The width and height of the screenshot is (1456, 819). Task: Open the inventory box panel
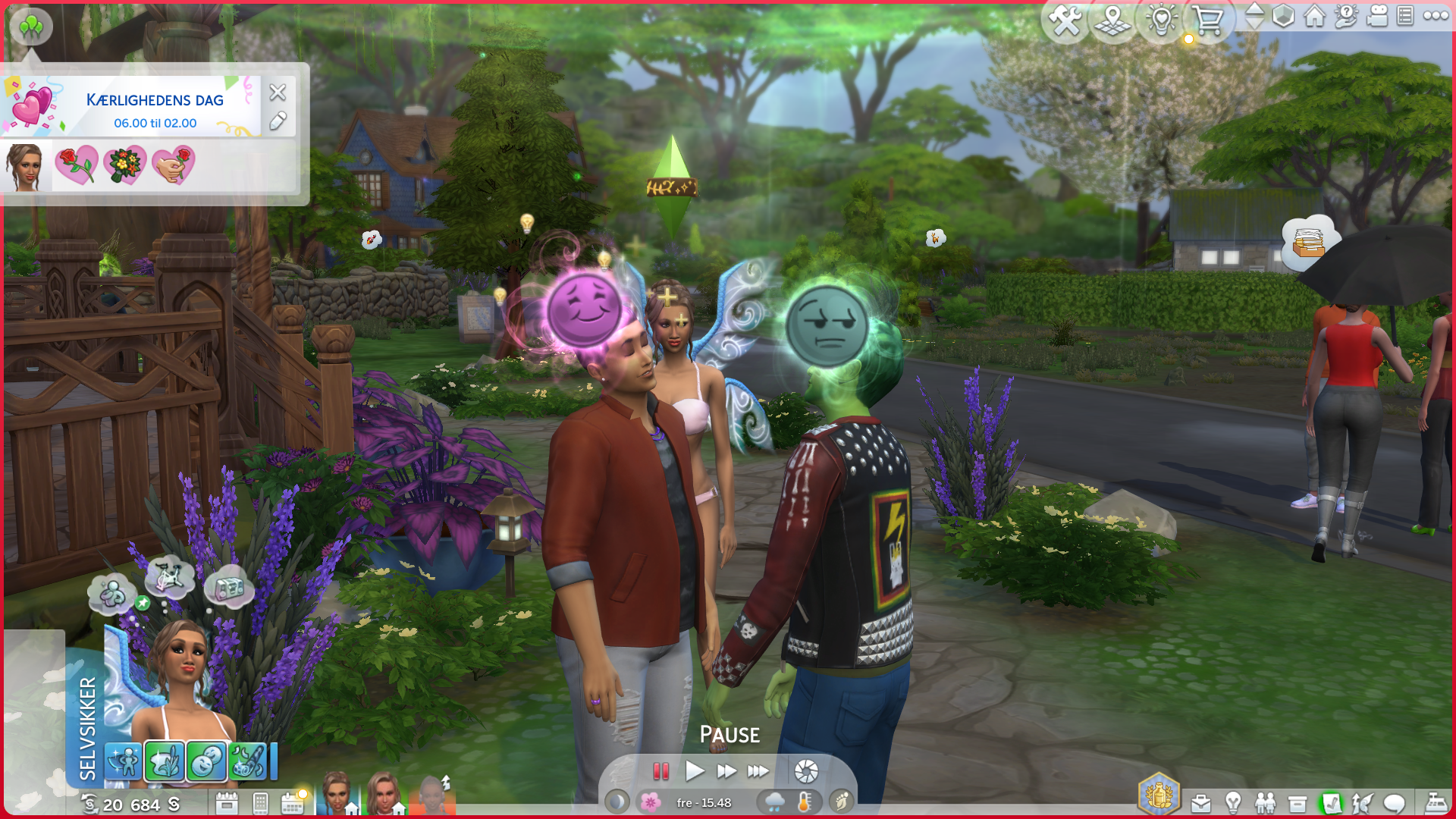pos(1298,803)
